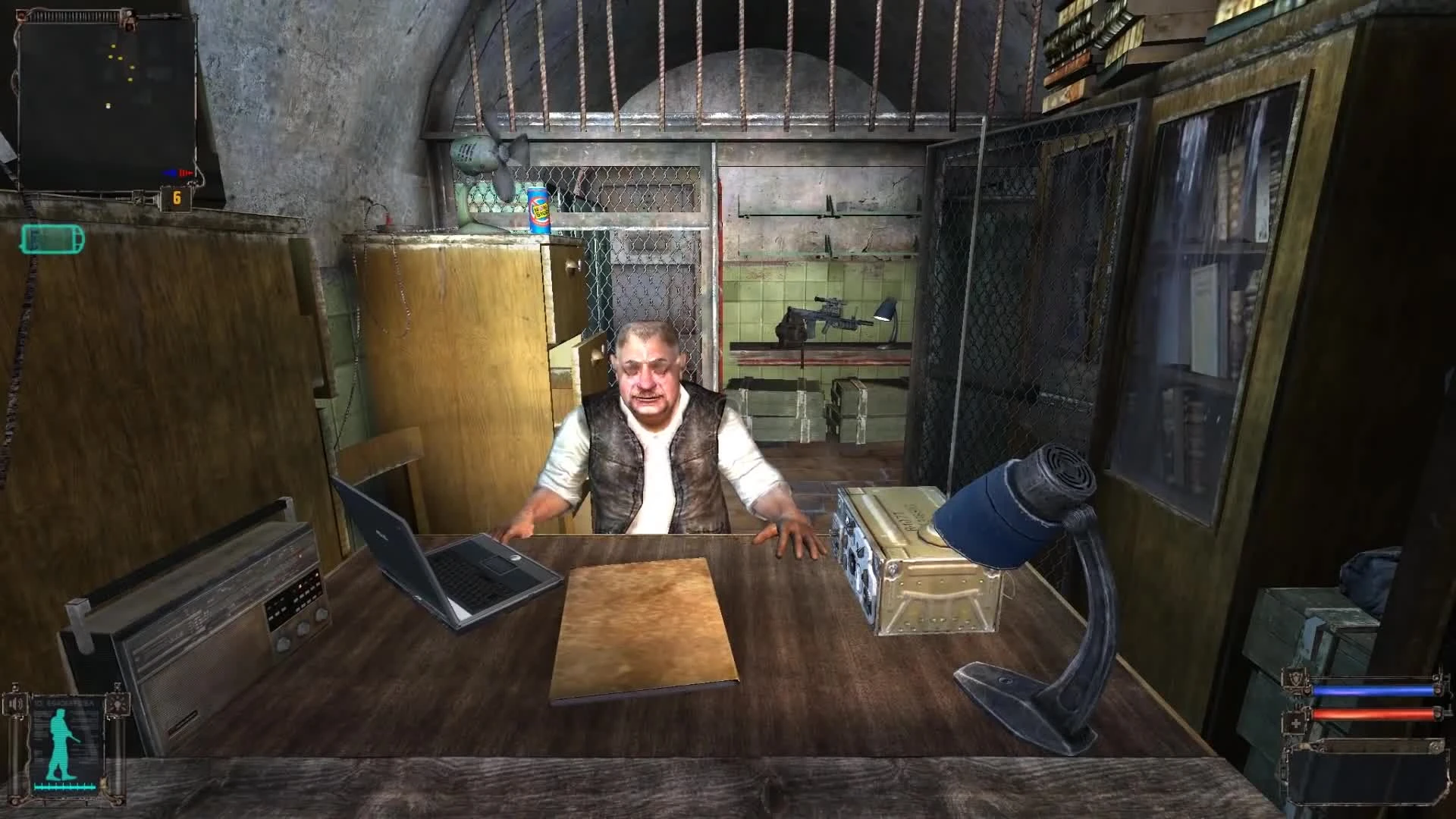Select the light bulb icon beside the speaker portrait
Viewport: 1456px width, 819px height.
(118, 704)
